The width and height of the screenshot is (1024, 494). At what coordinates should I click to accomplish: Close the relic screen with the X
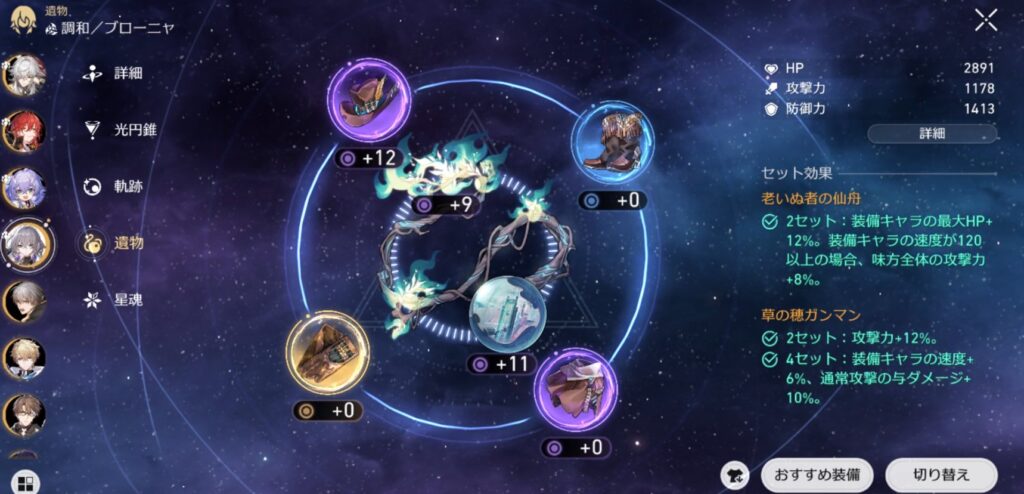tap(986, 20)
